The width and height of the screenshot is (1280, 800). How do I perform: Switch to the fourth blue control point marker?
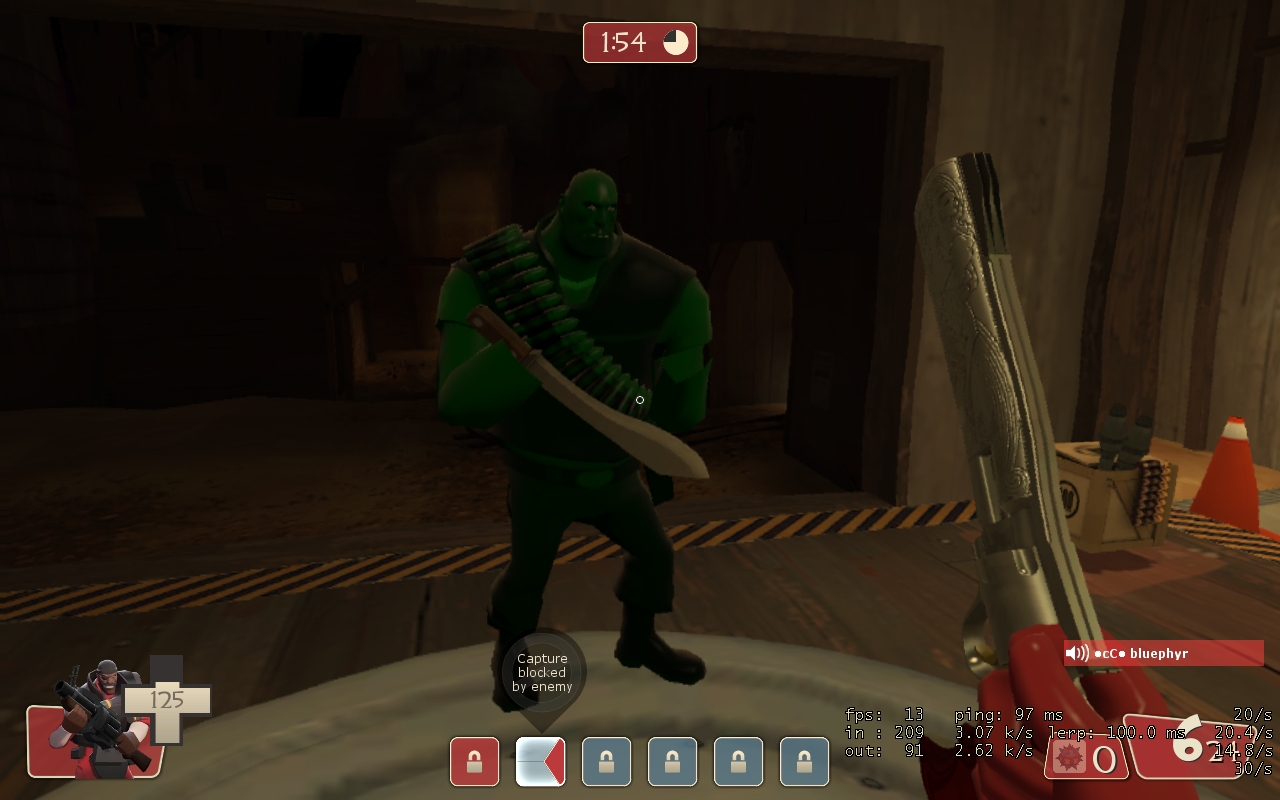coord(805,761)
